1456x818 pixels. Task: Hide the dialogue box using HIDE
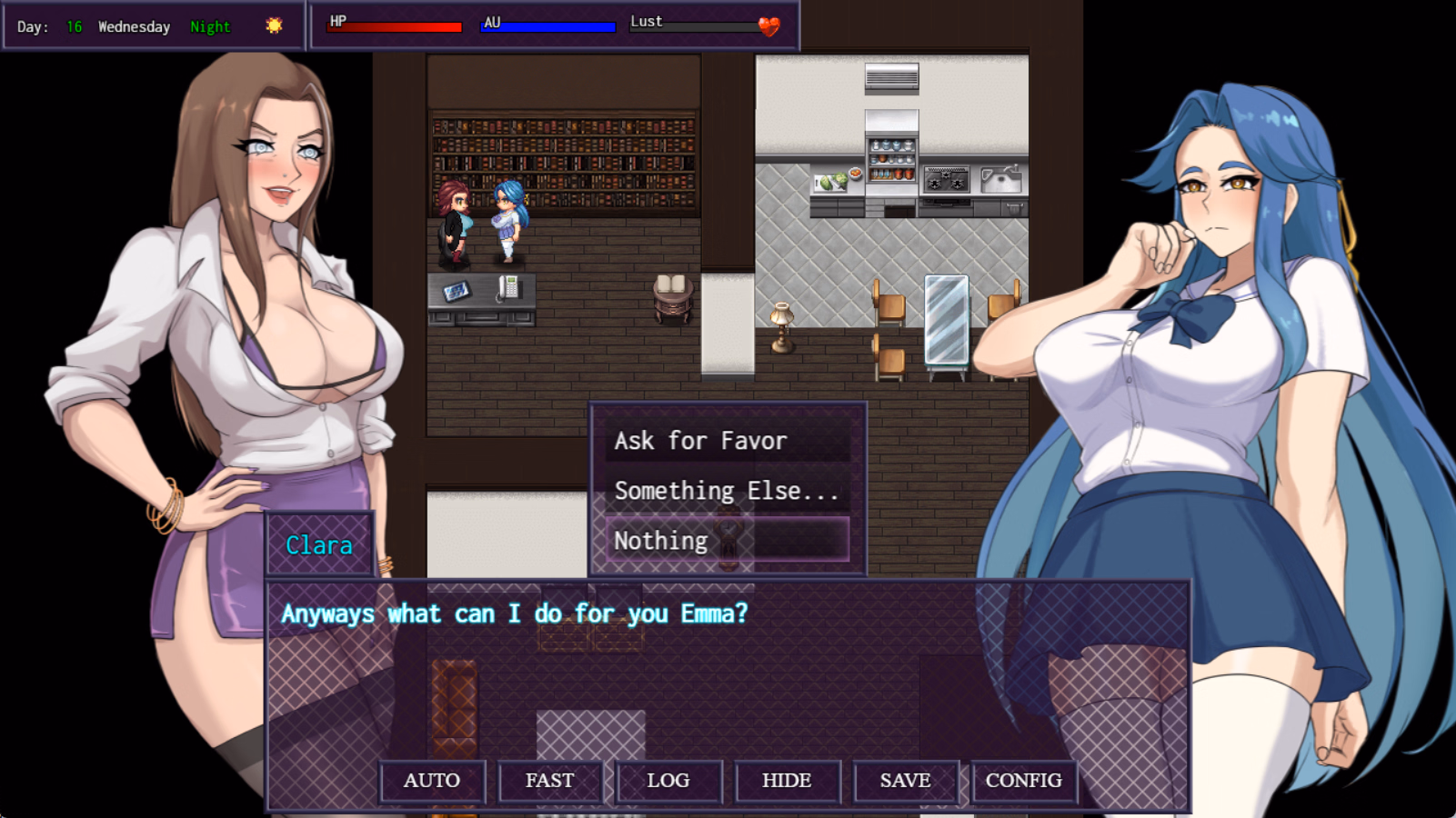tap(788, 780)
